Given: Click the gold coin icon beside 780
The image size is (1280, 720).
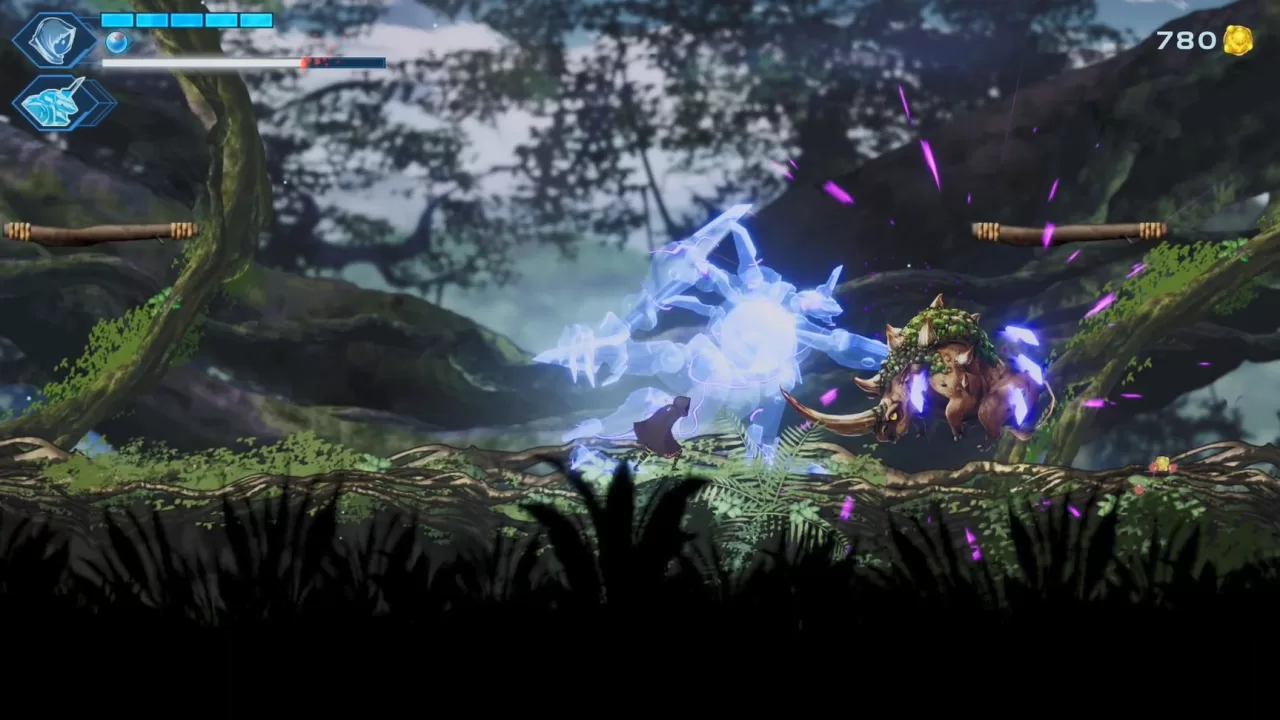Looking at the screenshot, I should pyautogui.click(x=1238, y=41).
